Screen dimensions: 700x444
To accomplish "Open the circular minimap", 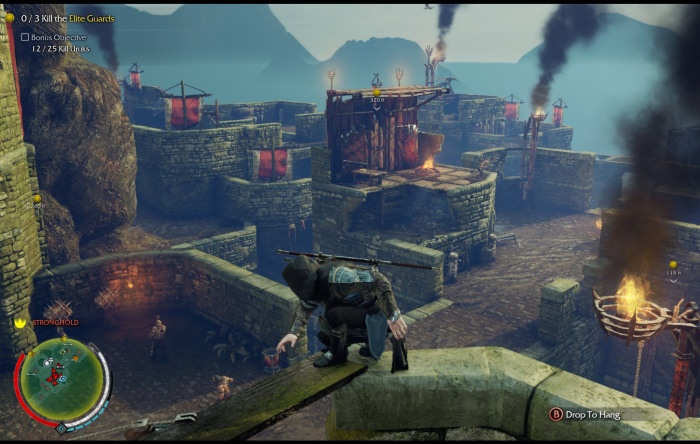I will click(x=61, y=382).
